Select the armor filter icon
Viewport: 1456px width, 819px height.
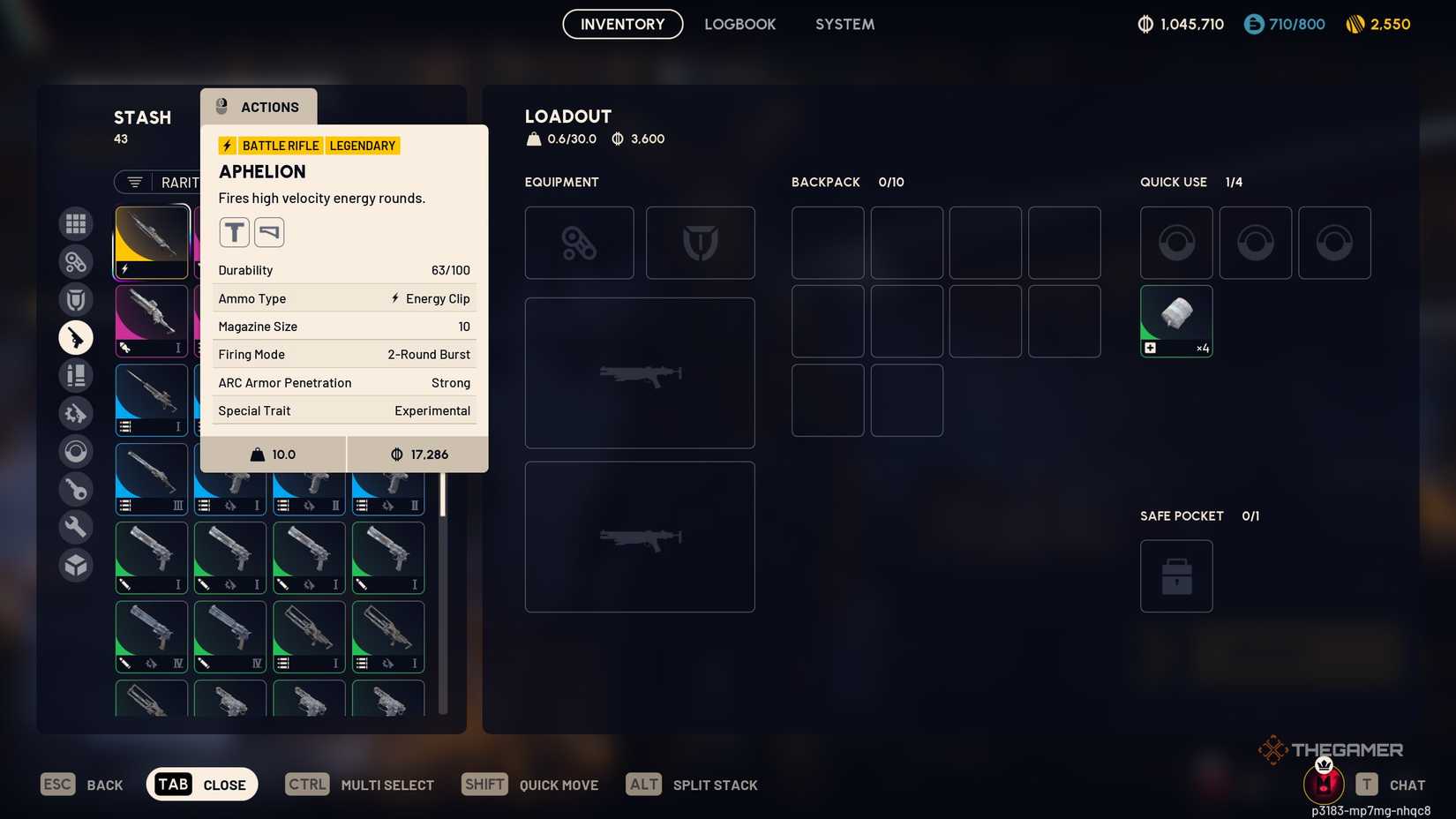[76, 299]
